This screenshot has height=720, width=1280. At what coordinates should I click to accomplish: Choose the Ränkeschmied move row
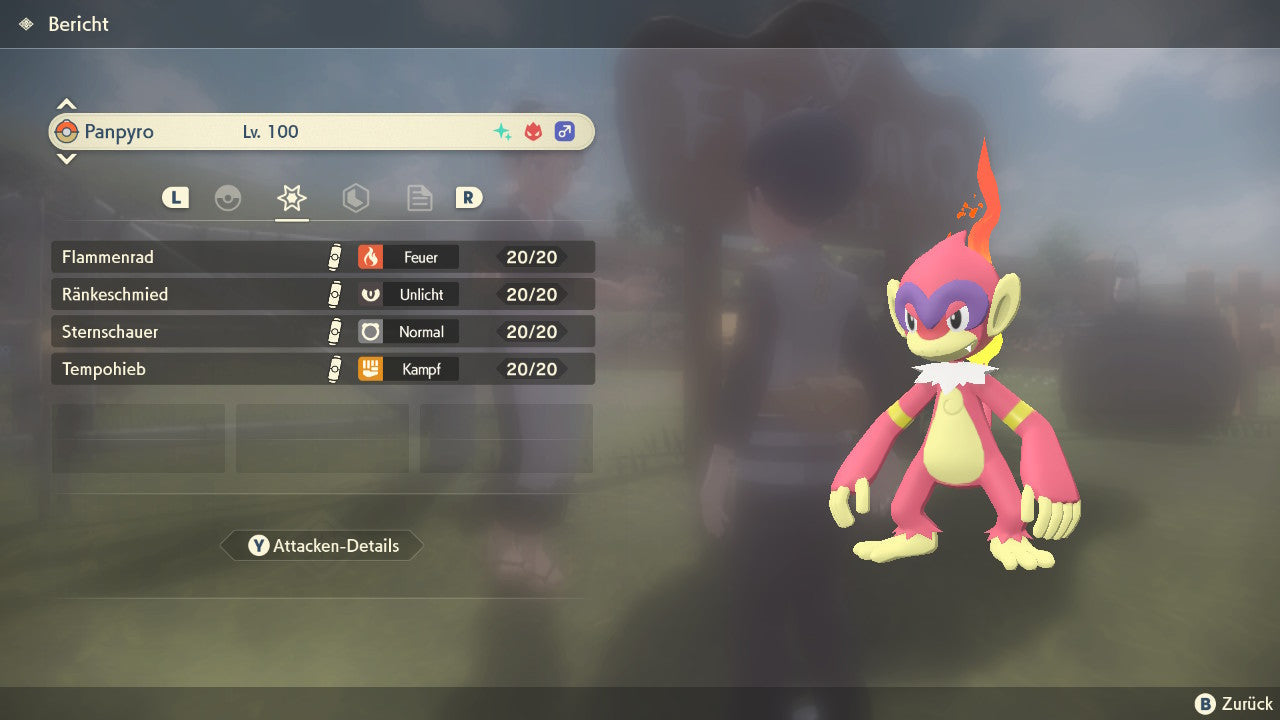click(x=322, y=294)
